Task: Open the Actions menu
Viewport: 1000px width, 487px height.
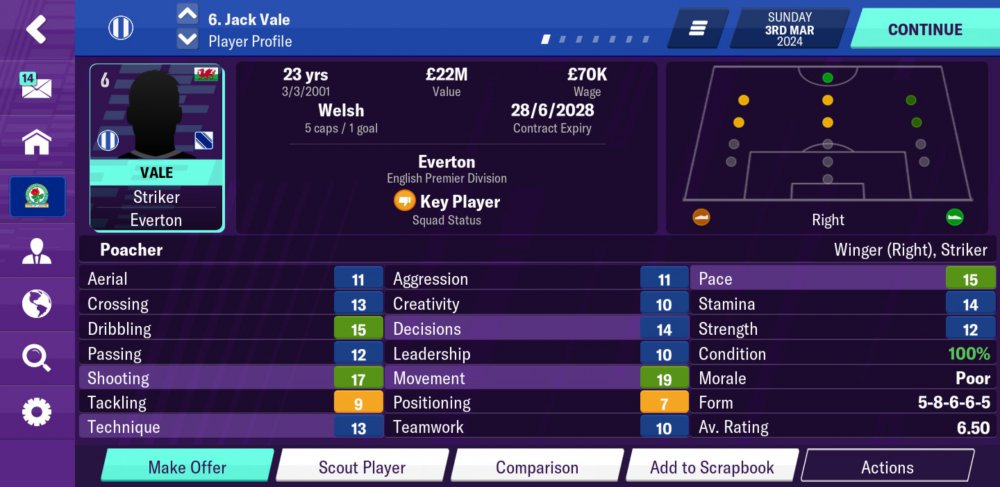Action: (887, 467)
